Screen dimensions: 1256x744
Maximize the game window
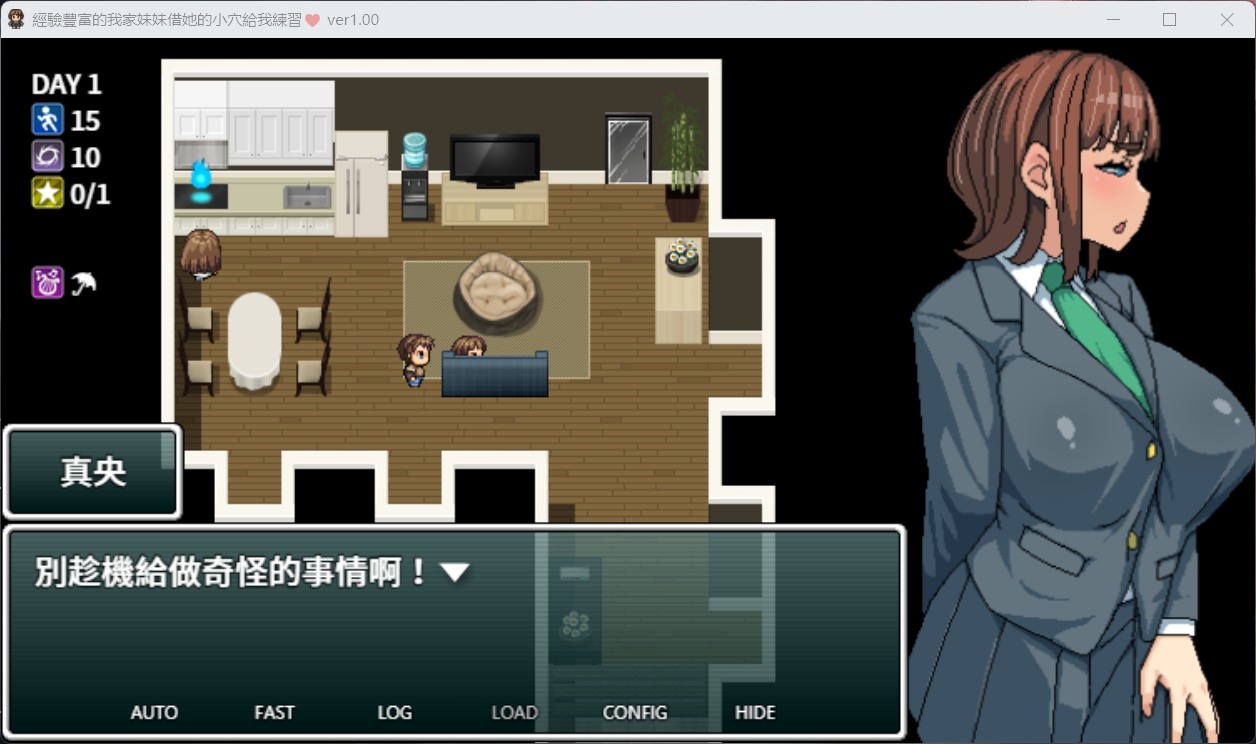pos(1169,19)
